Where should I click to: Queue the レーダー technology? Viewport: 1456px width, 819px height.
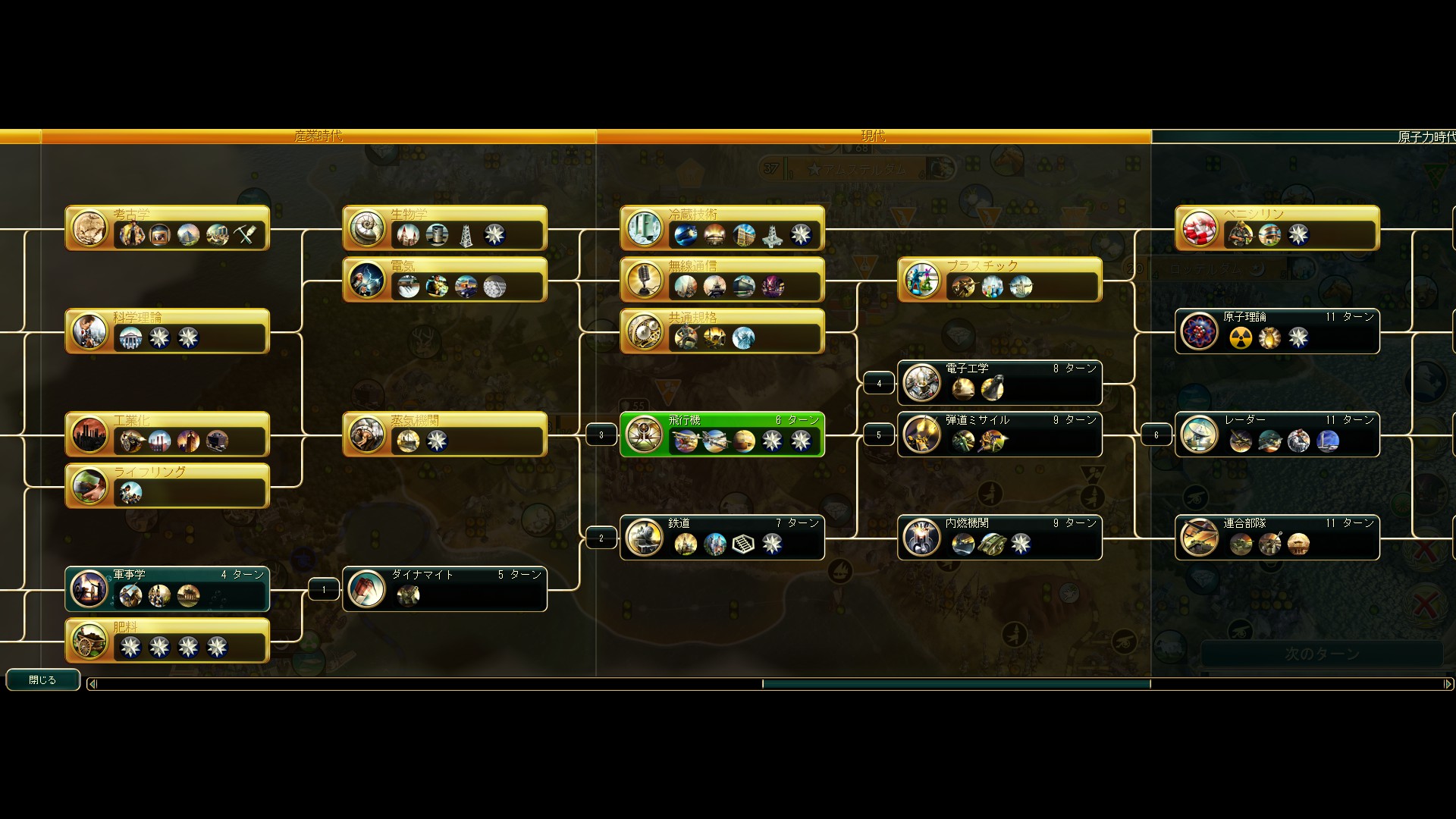(1277, 435)
